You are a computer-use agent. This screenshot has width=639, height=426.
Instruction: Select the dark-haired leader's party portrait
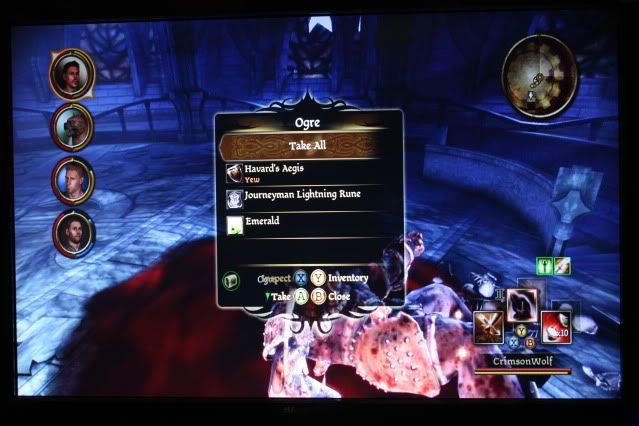74,73
